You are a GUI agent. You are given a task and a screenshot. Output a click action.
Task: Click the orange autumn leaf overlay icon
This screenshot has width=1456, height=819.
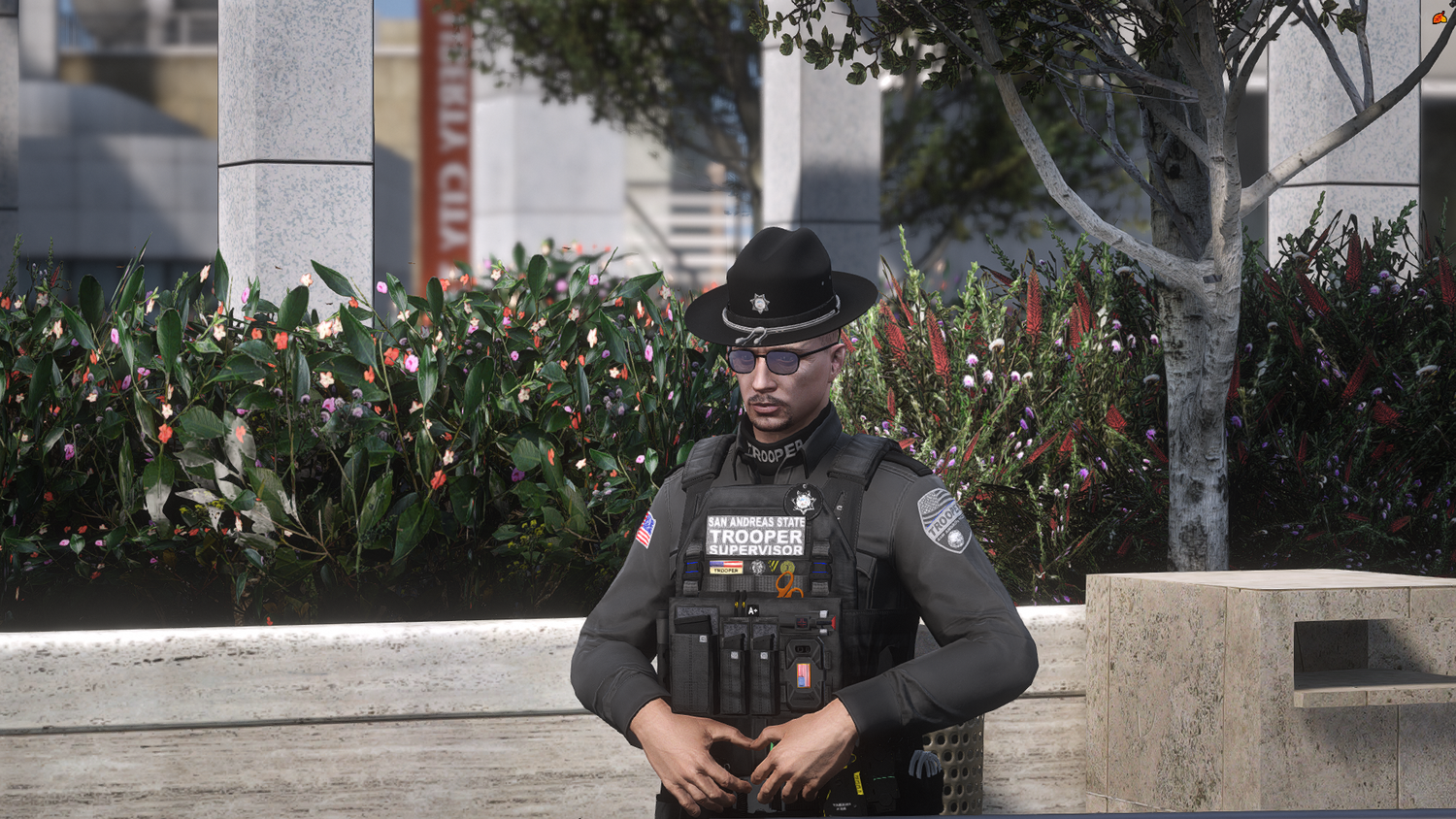tap(1439, 17)
